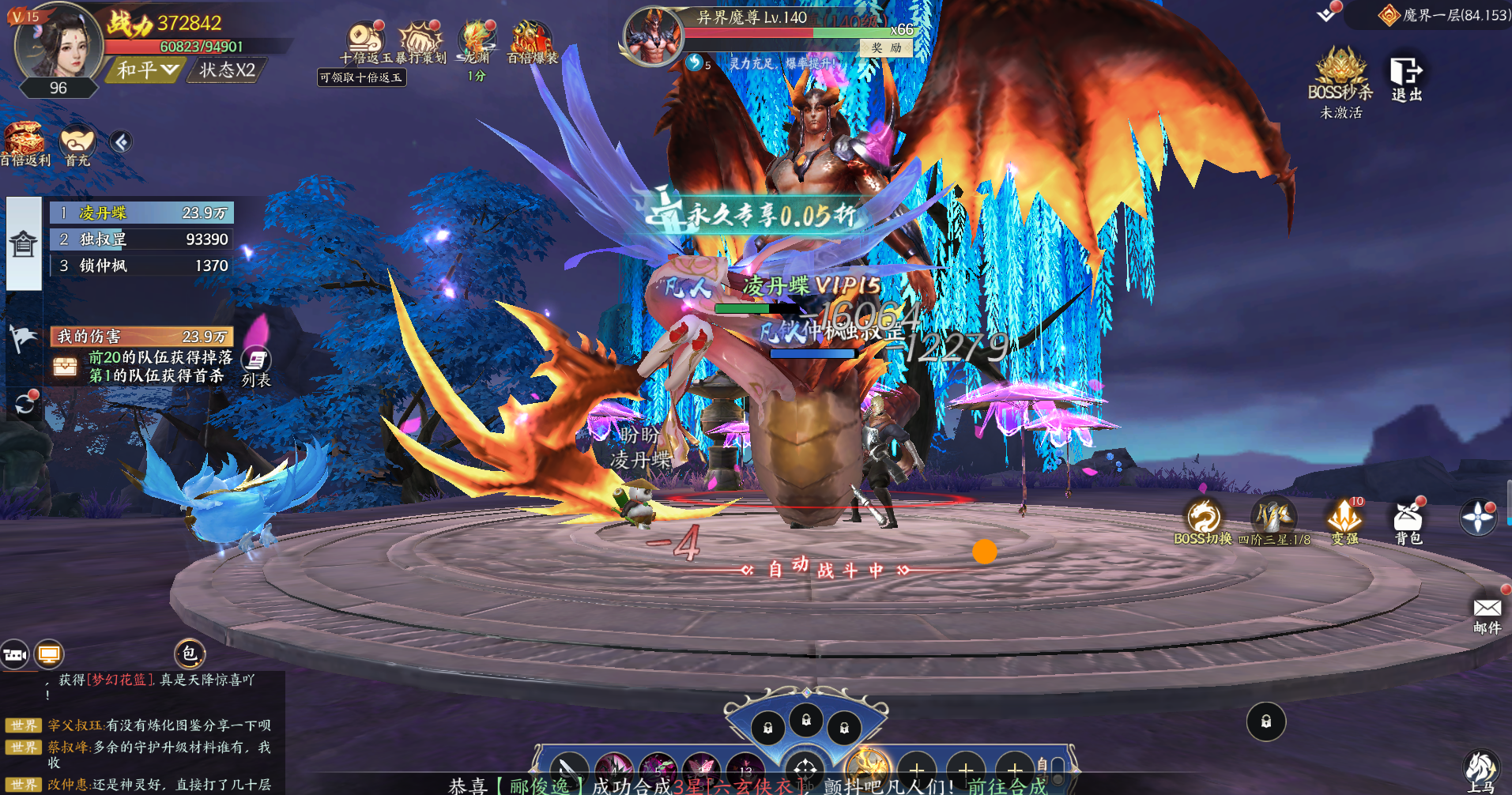
Task: Click the 状态X2 status button
Action: click(227, 70)
